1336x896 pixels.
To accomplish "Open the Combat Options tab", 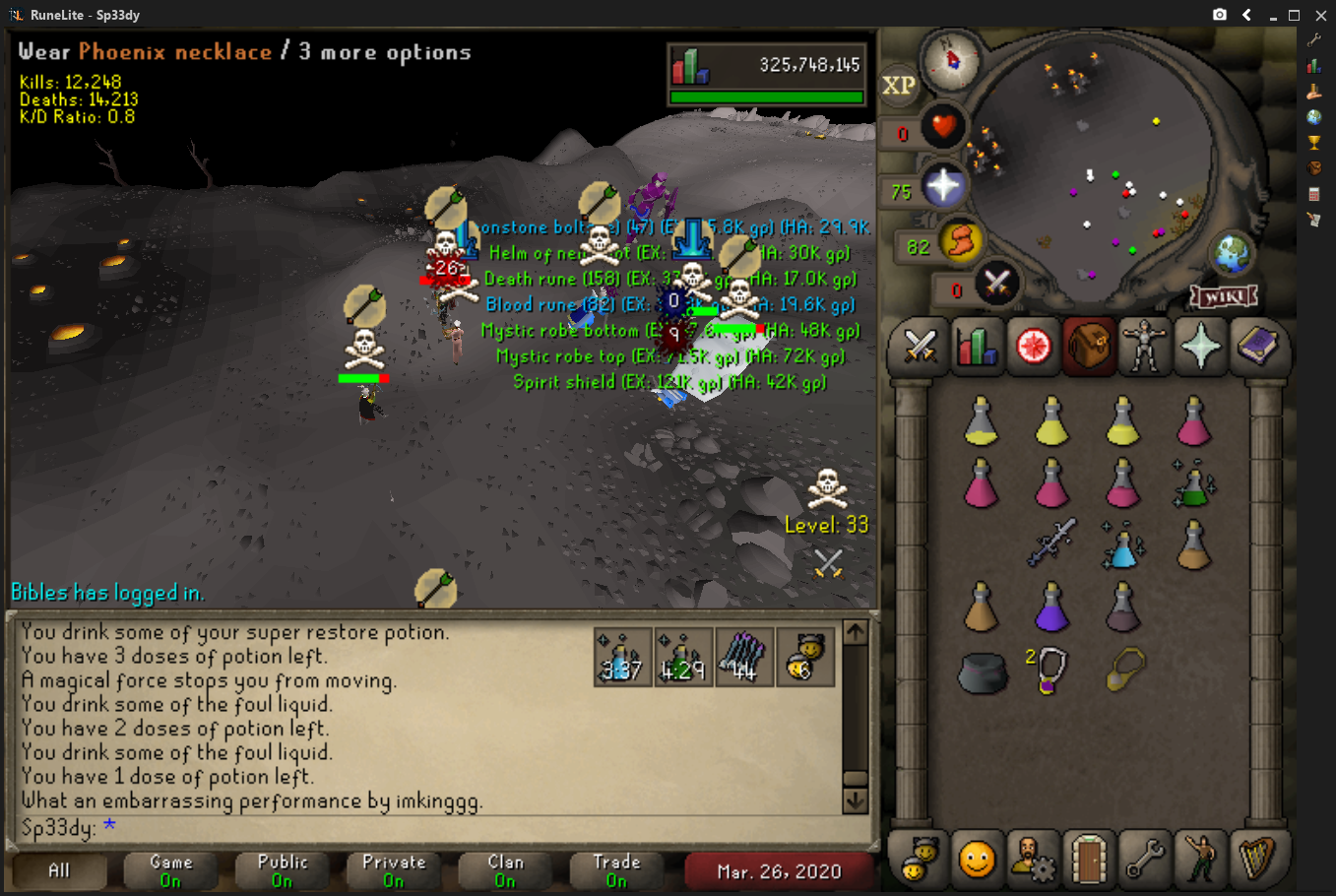I will point(920,347).
